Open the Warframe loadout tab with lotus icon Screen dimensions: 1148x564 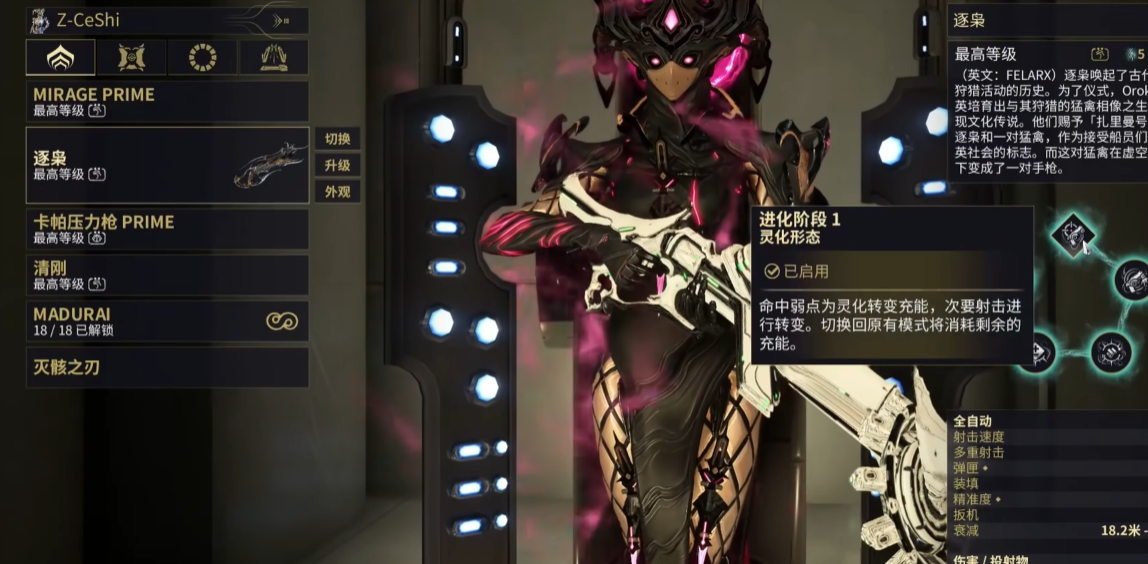pos(61,58)
